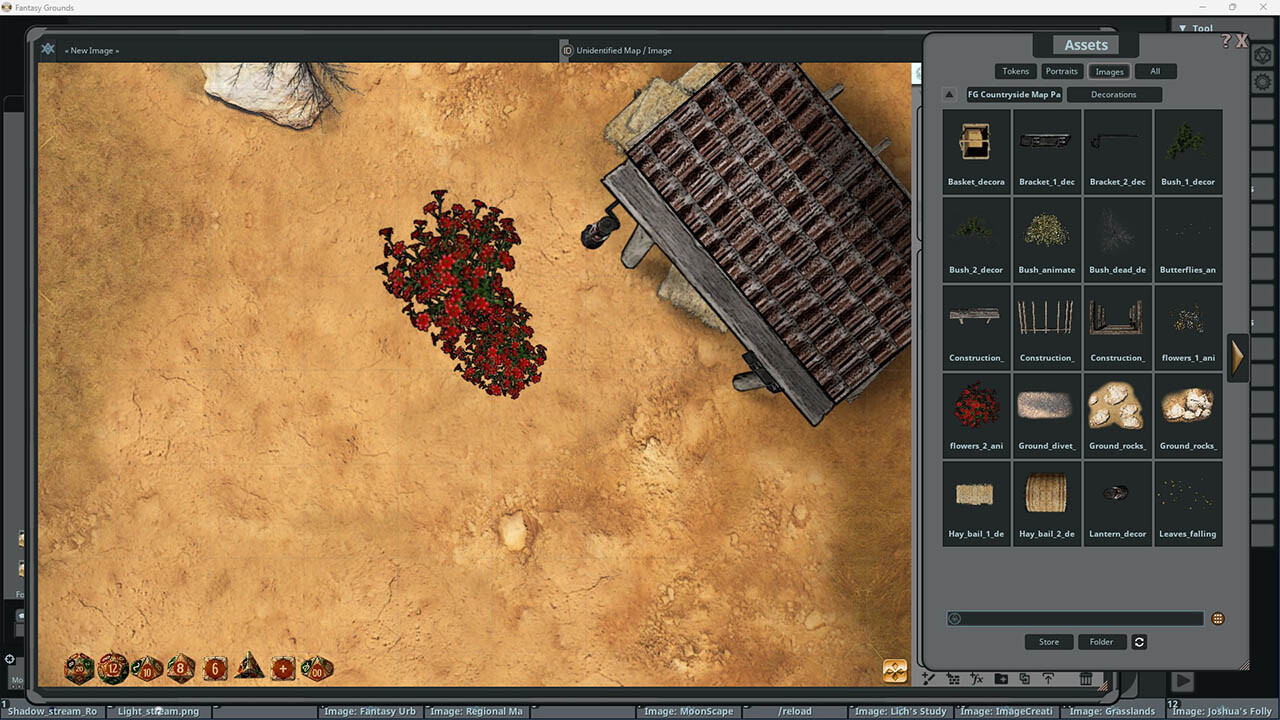Maximize the Fantasy Grounds window
The image size is (1280, 720).
tap(1232, 7)
